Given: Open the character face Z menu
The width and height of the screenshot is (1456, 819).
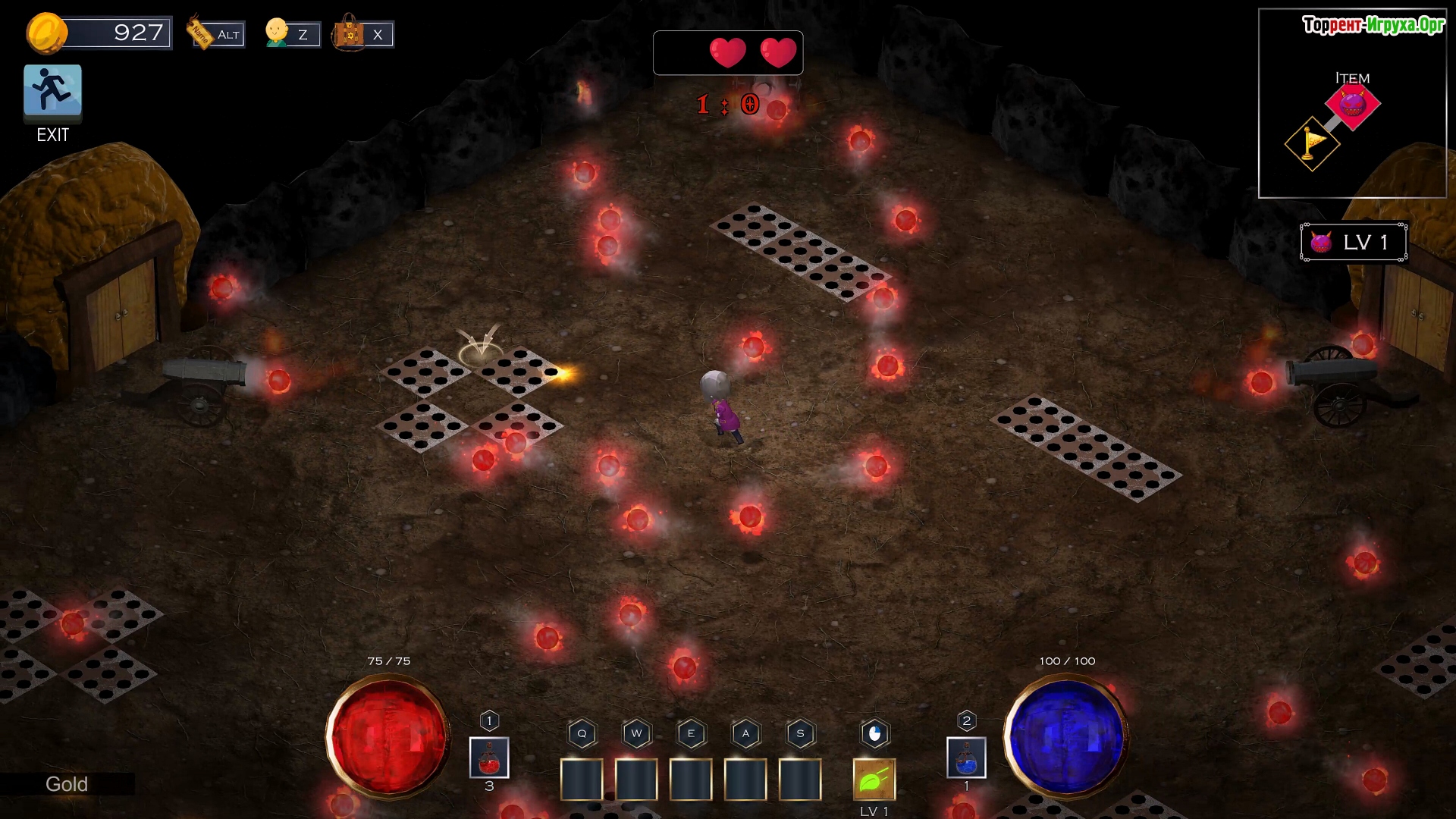Looking at the screenshot, I should (292, 34).
